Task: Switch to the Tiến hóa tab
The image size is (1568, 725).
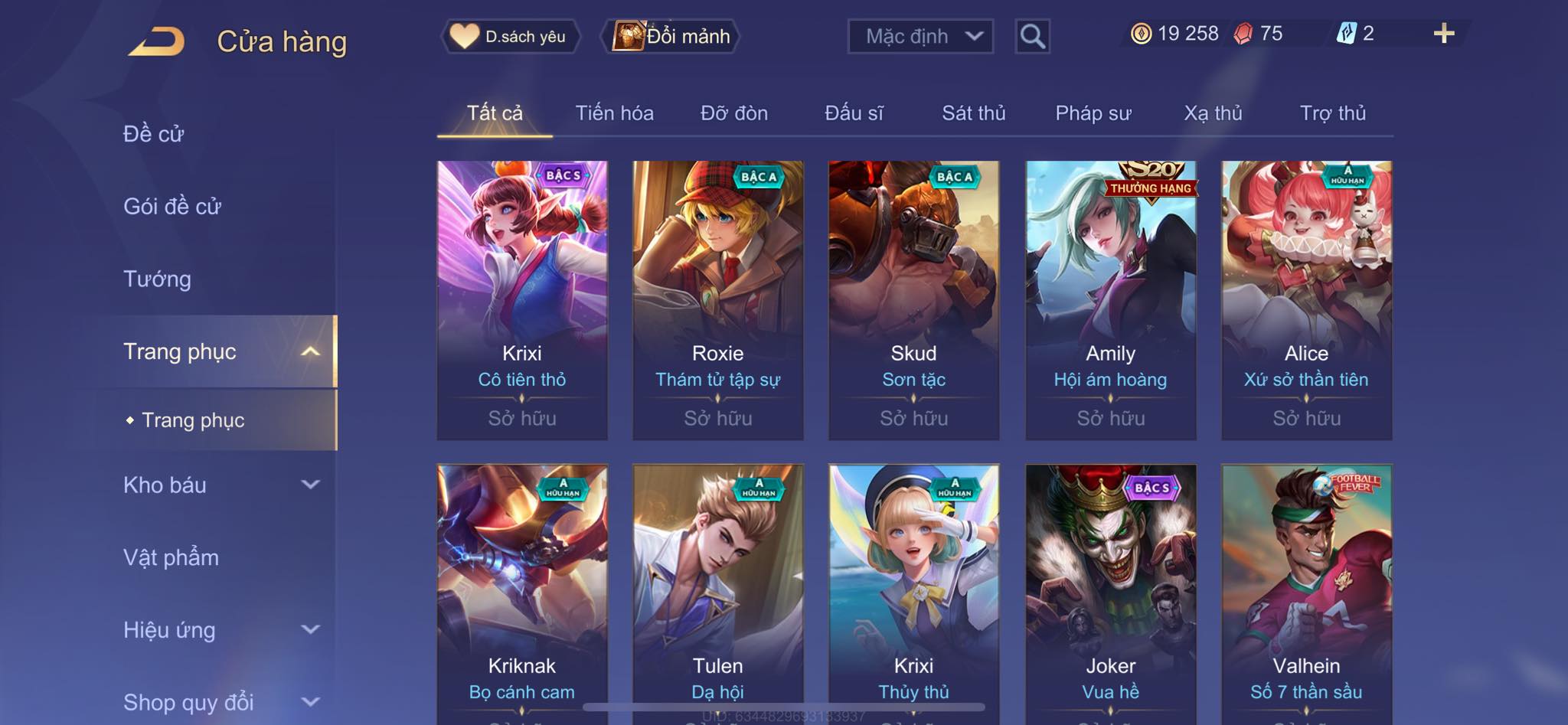Action: tap(614, 113)
